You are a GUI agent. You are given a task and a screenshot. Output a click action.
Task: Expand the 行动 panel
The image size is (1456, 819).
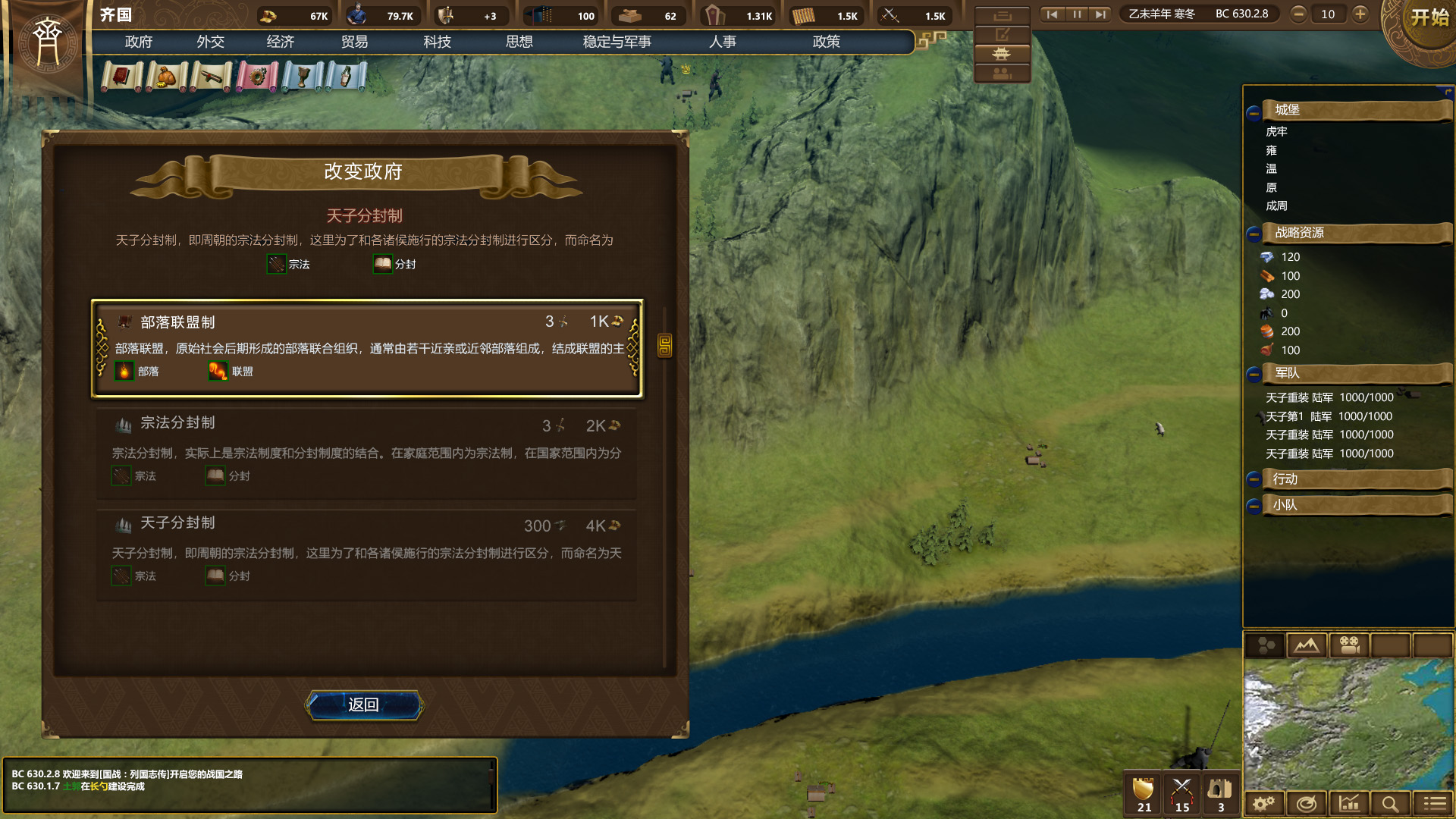1255,479
